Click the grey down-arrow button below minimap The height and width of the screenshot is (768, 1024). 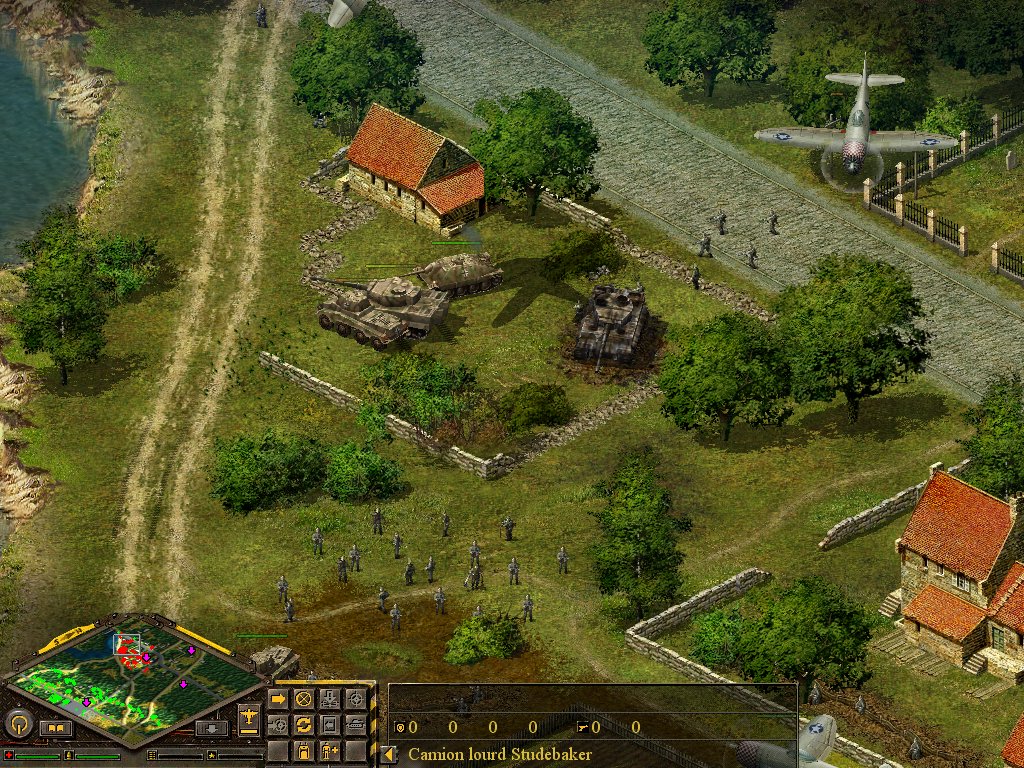pos(211,727)
